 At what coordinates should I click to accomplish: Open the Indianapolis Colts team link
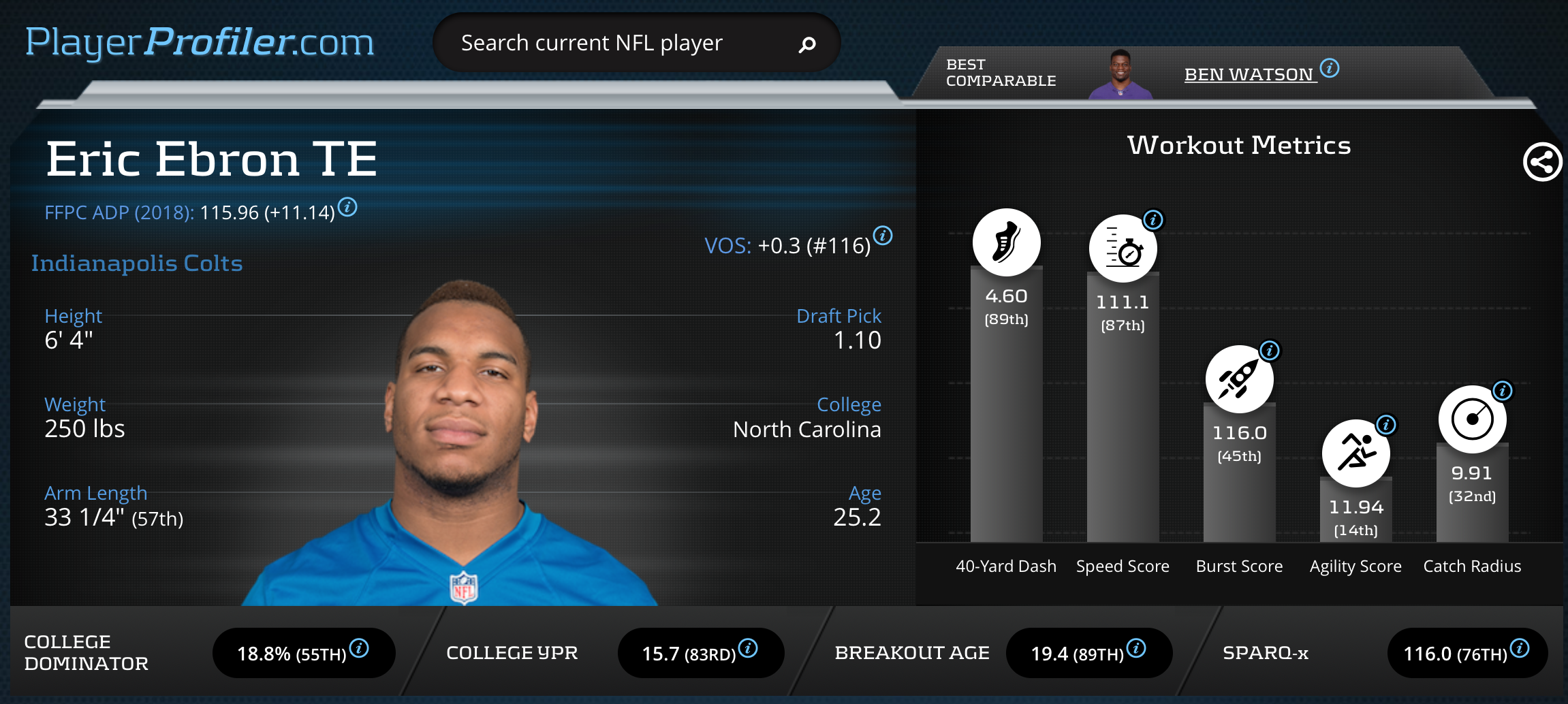point(137,263)
